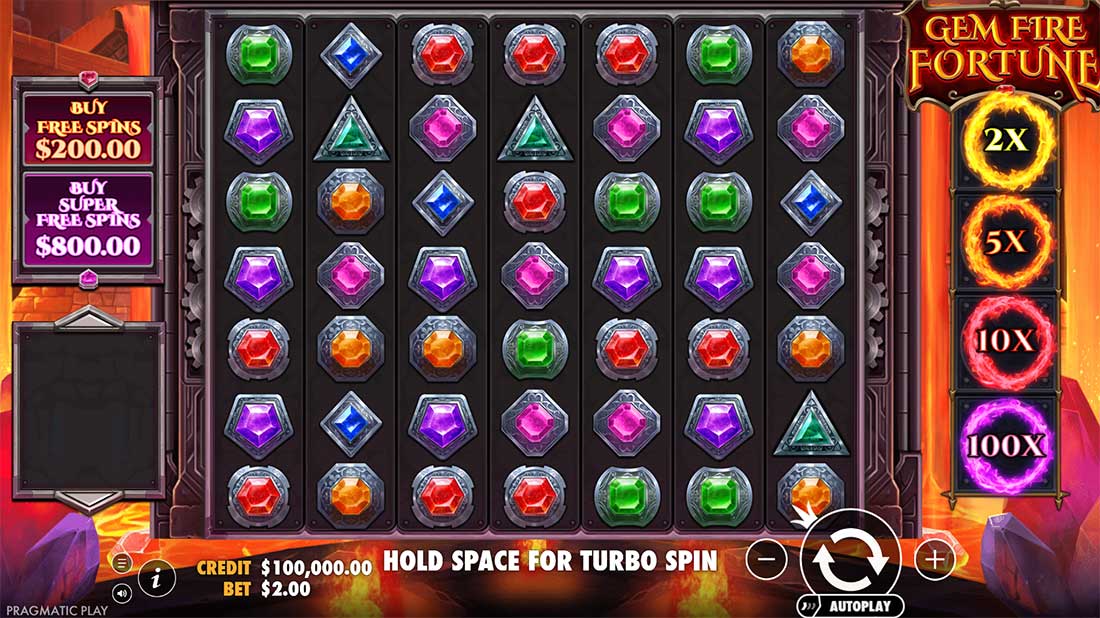
Task: Decrease the bet with the minus button
Action: [766, 560]
